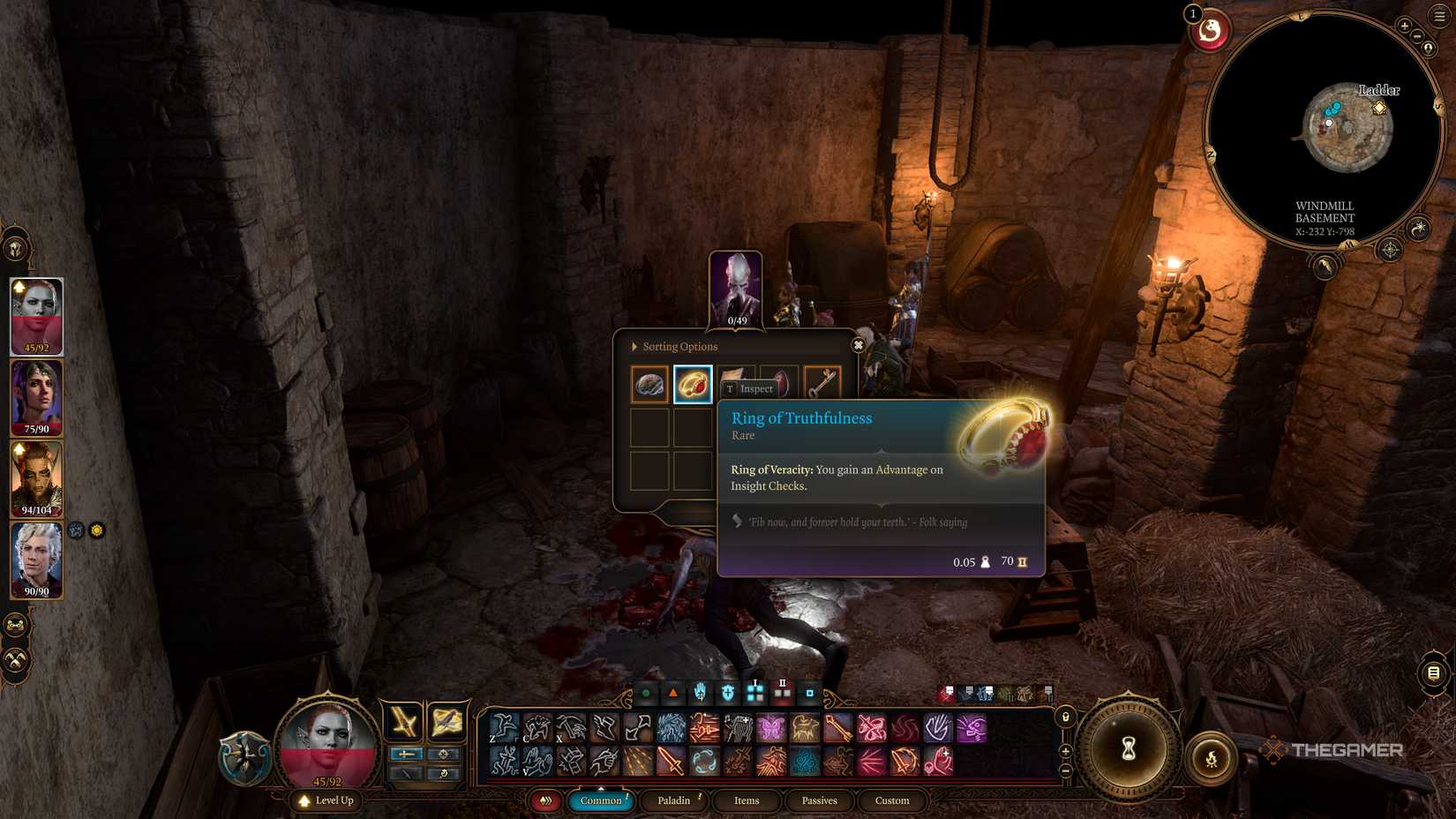Open the campfire rest menu button
Image resolution: width=1456 pixels, height=819 pixels.
tap(1212, 757)
